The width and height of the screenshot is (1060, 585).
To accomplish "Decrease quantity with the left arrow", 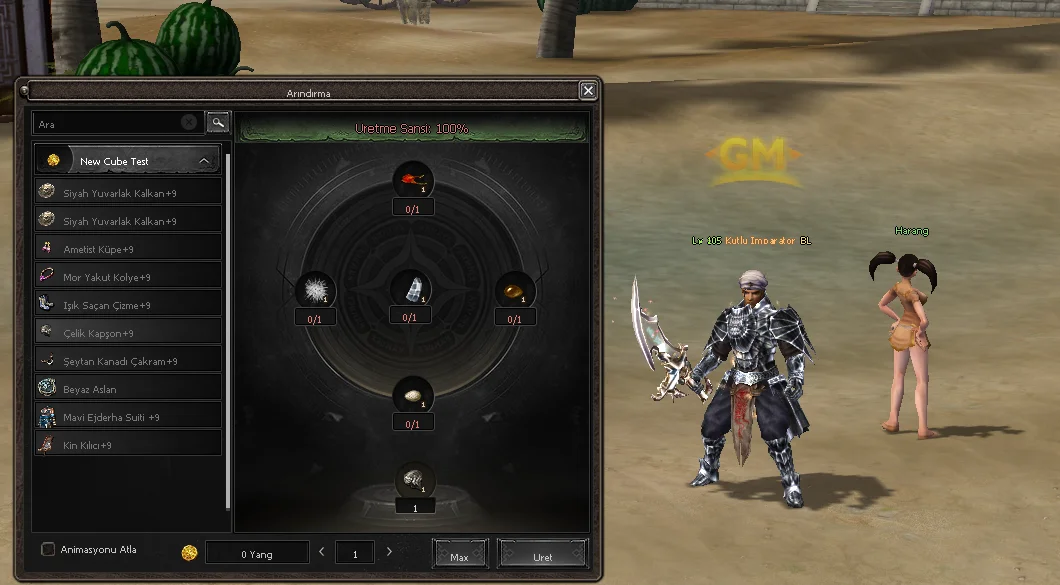I will point(322,551).
